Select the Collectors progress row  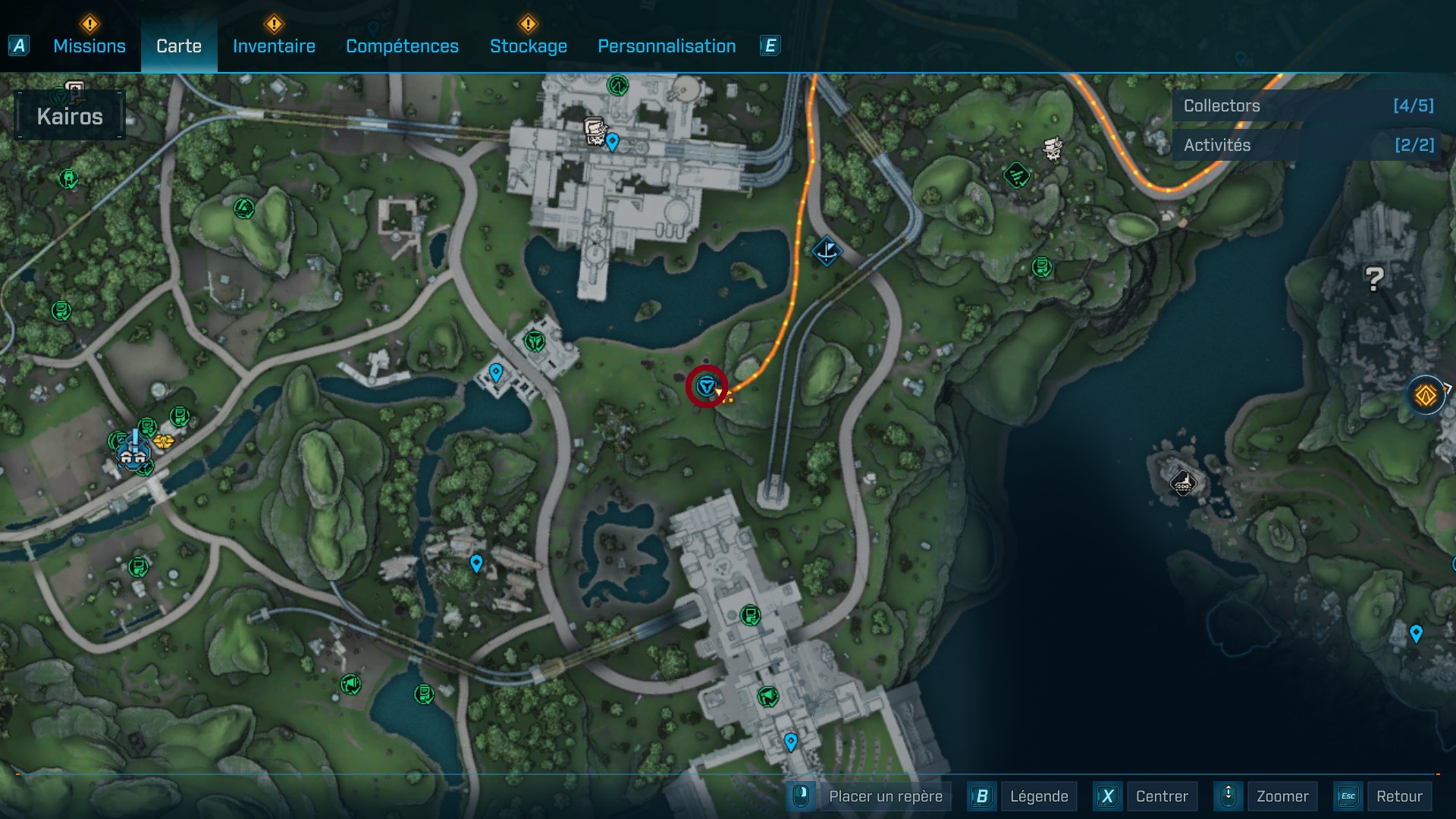point(1307,106)
